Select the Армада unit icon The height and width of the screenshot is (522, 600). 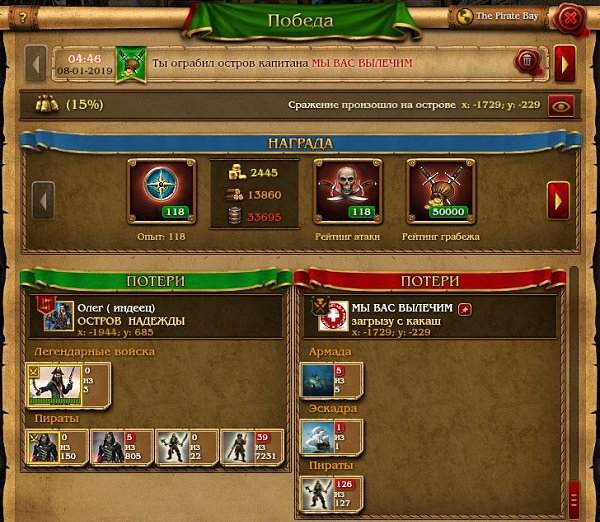tap(317, 379)
